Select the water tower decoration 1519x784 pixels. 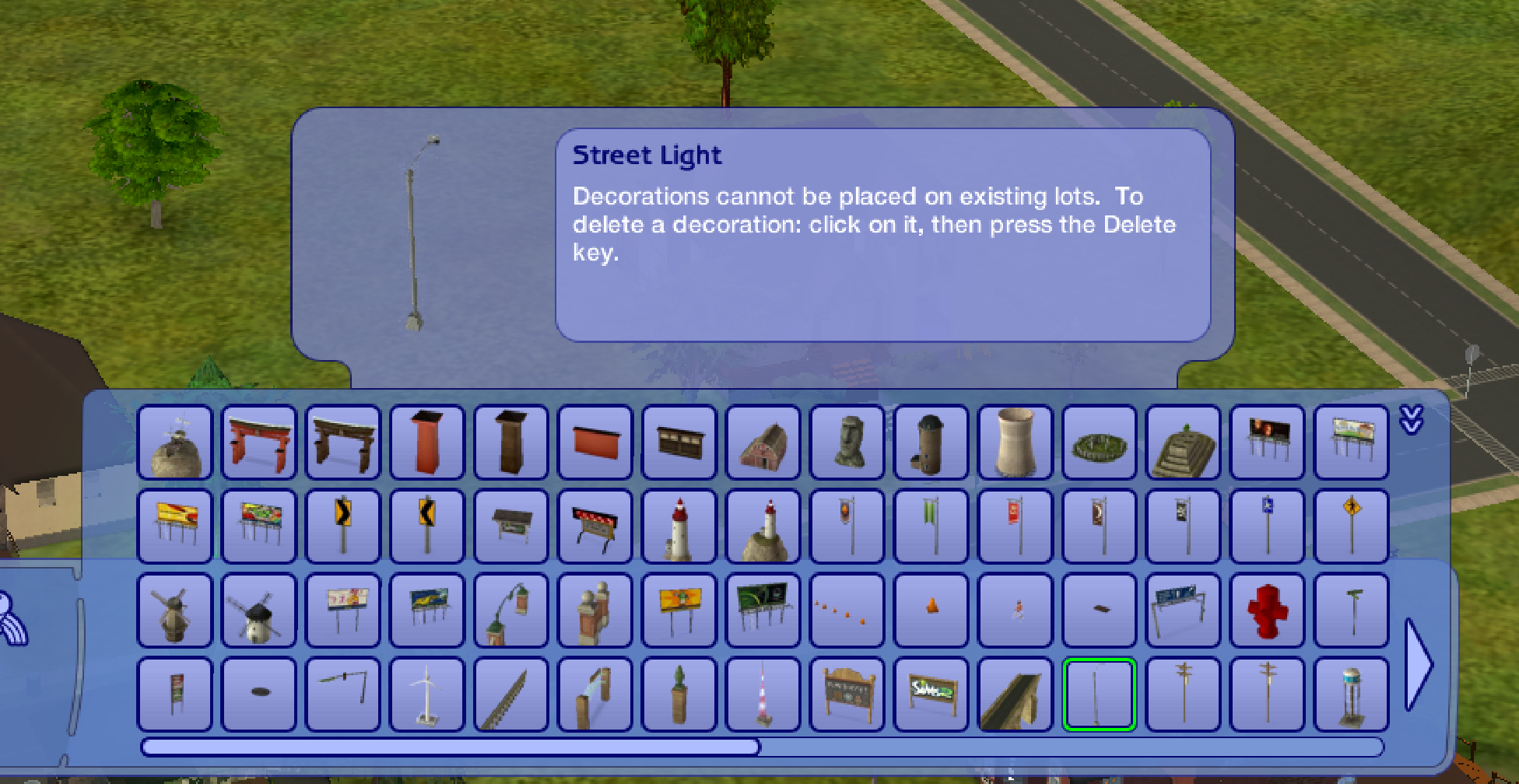pos(1352,692)
